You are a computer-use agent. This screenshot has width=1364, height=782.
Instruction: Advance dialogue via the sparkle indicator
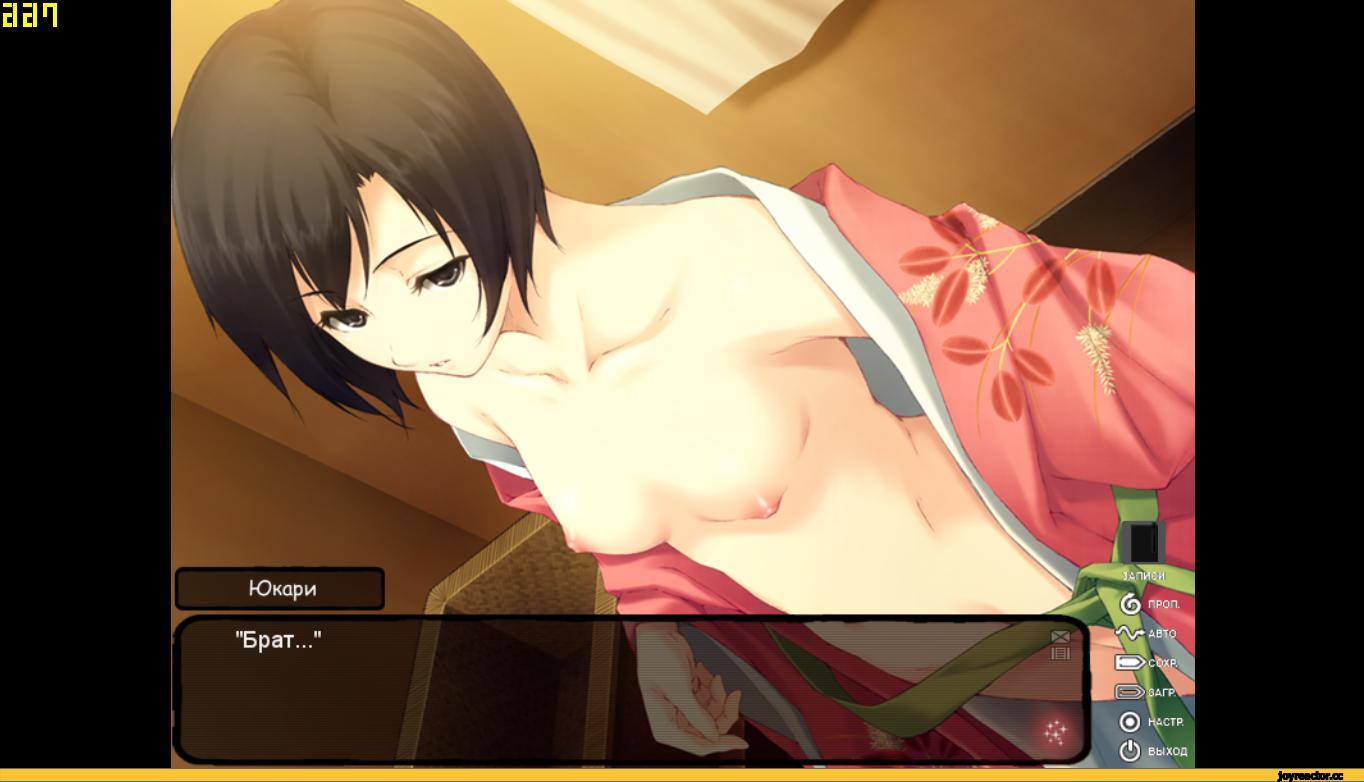click(1054, 733)
